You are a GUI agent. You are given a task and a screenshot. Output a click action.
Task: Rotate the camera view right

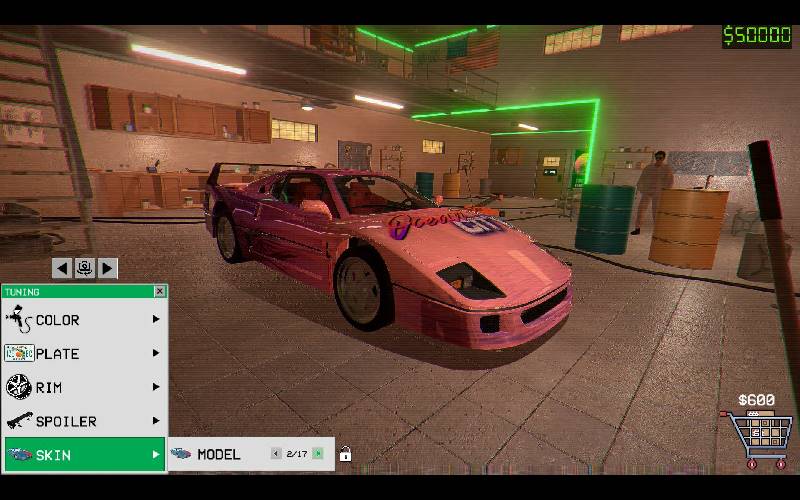click(x=108, y=268)
